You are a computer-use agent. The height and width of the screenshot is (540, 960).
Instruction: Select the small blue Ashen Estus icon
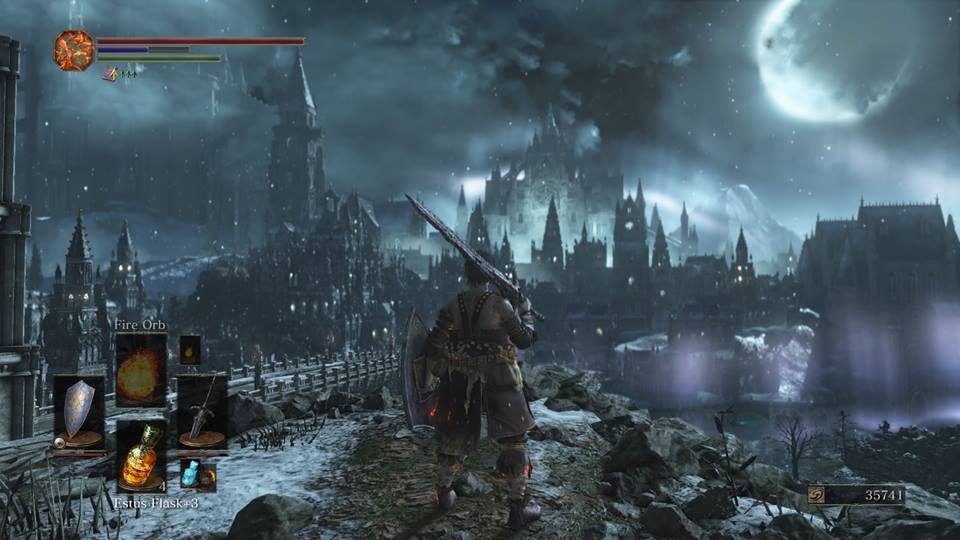click(x=190, y=473)
